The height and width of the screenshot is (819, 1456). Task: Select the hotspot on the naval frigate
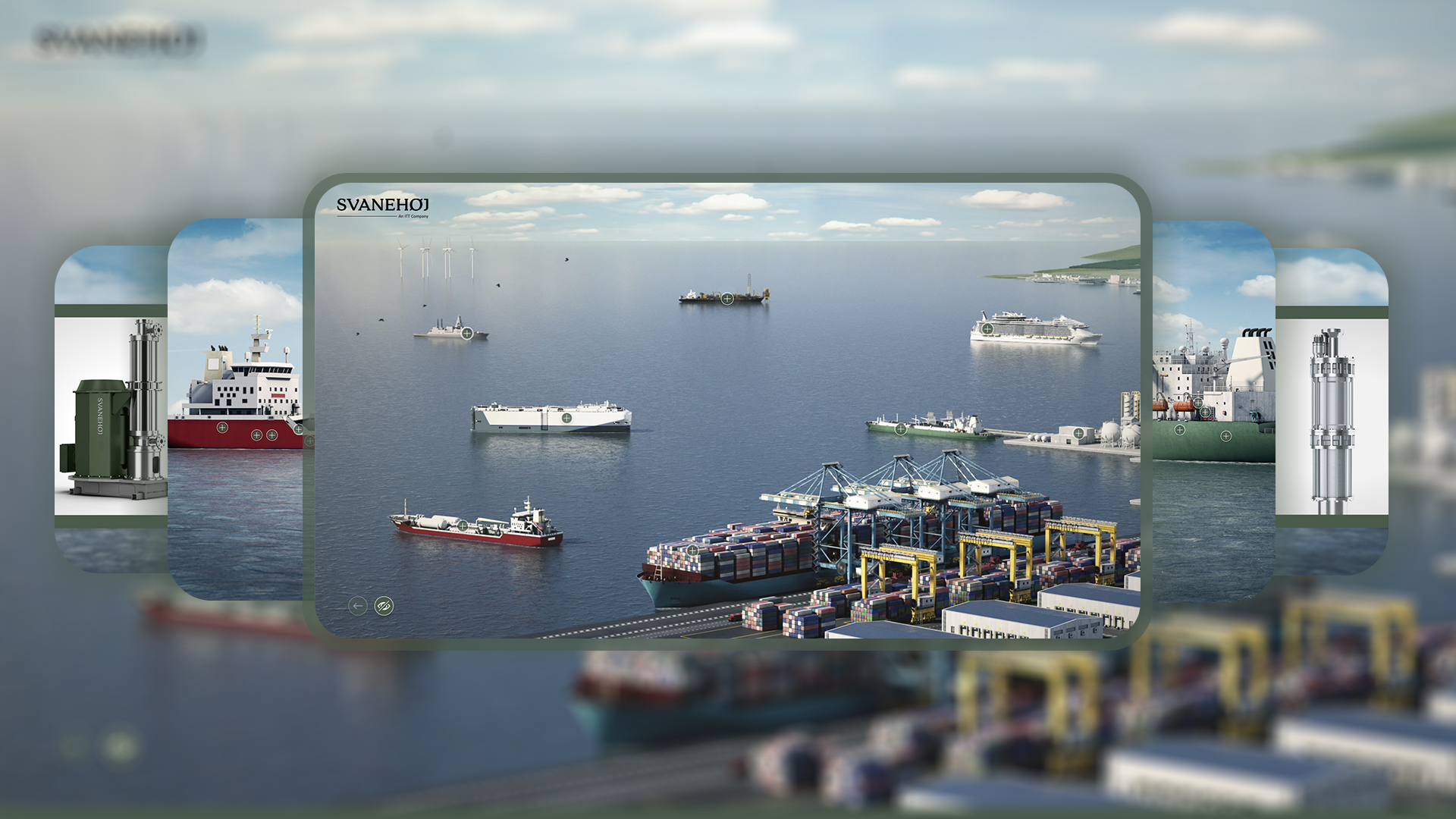click(x=467, y=334)
